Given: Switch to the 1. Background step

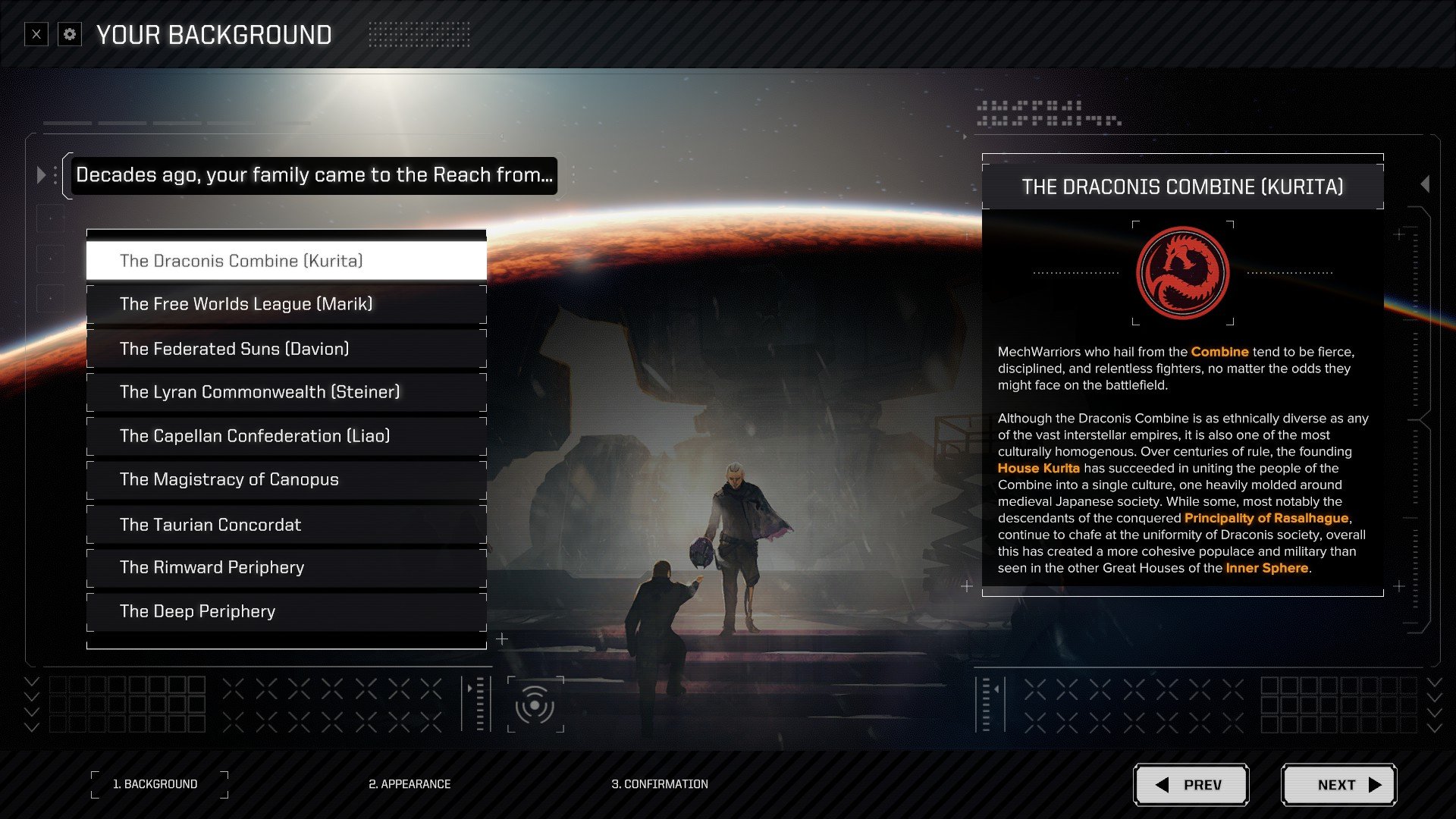Looking at the screenshot, I should [x=155, y=784].
